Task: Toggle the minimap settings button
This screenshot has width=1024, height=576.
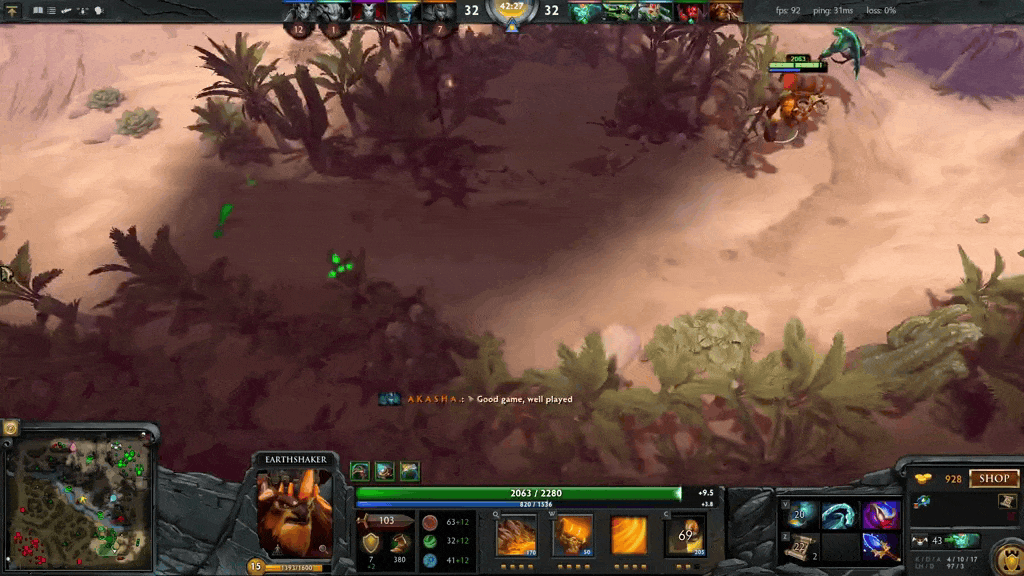Action: click(x=11, y=428)
